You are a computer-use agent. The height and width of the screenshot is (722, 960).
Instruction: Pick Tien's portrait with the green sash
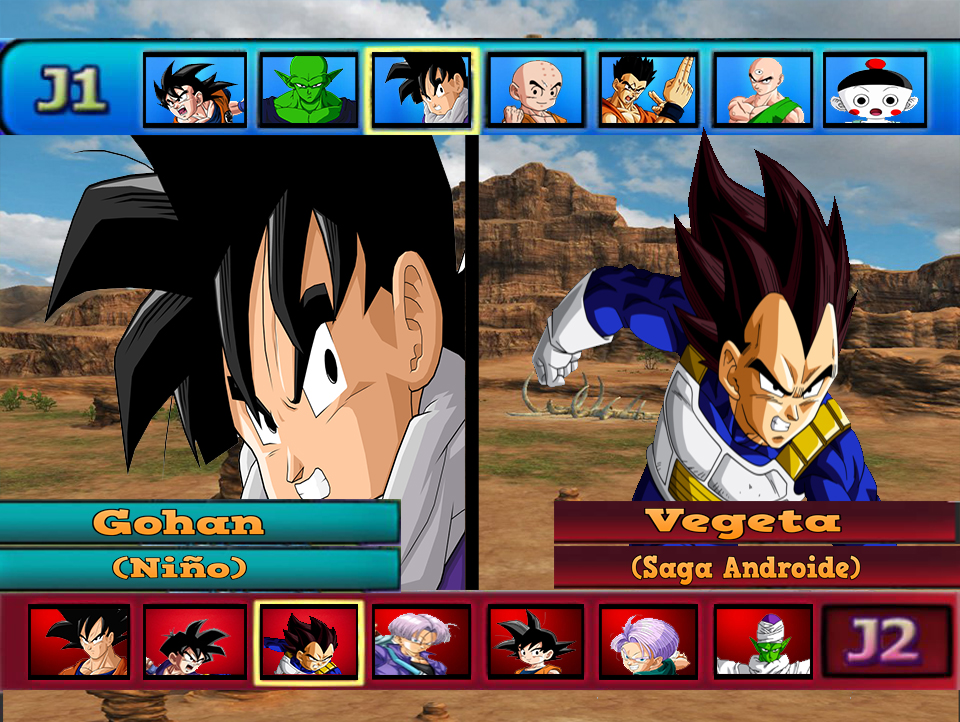(x=763, y=90)
